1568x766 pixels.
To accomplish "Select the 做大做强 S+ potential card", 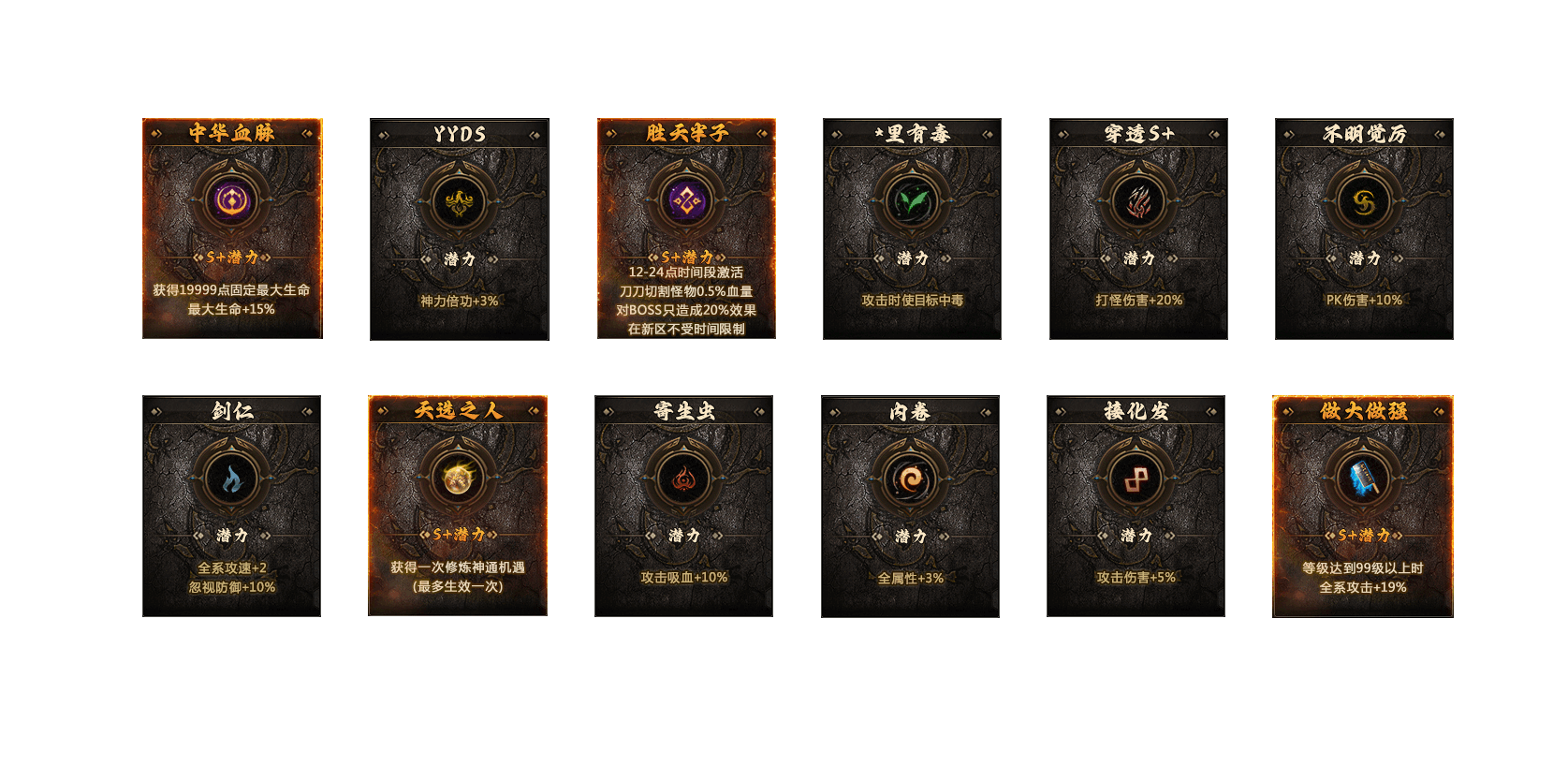I will point(1363,506).
